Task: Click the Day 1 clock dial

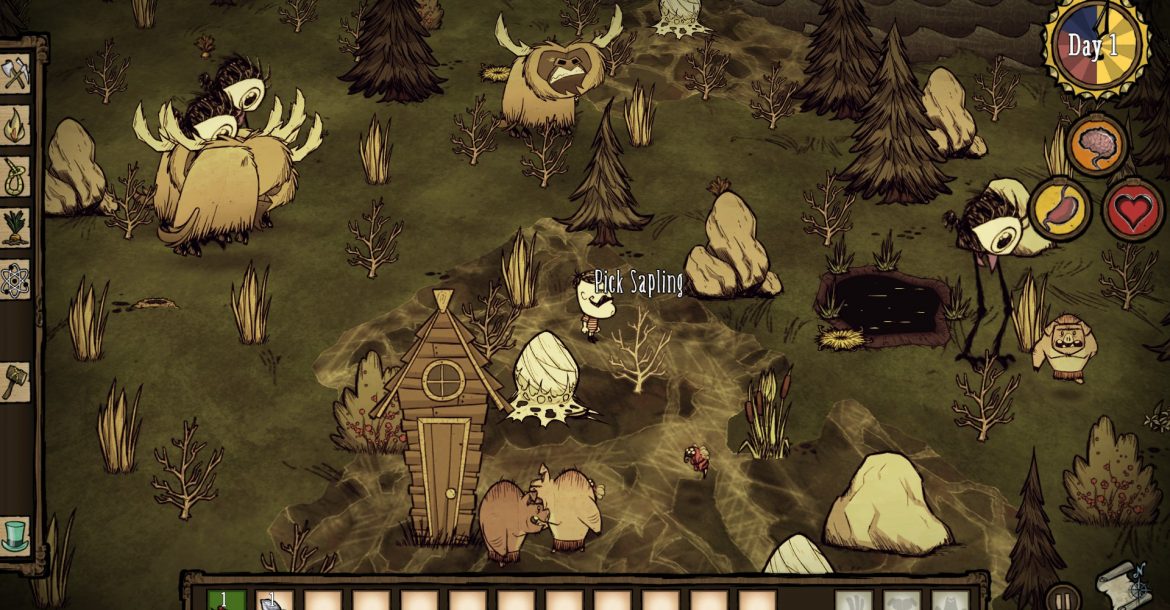Action: [x=1094, y=46]
